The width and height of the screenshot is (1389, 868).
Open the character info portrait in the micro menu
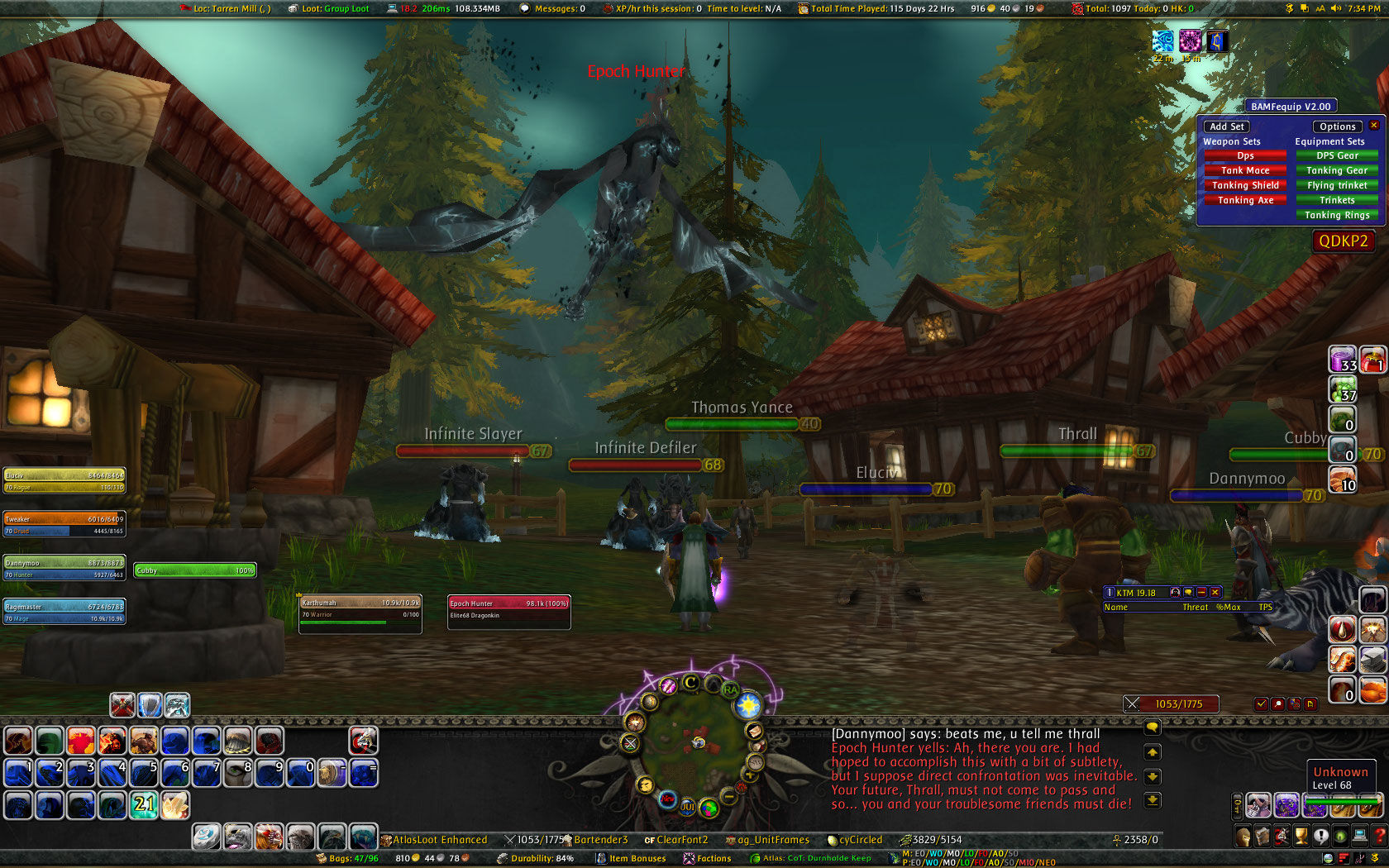tap(1243, 836)
